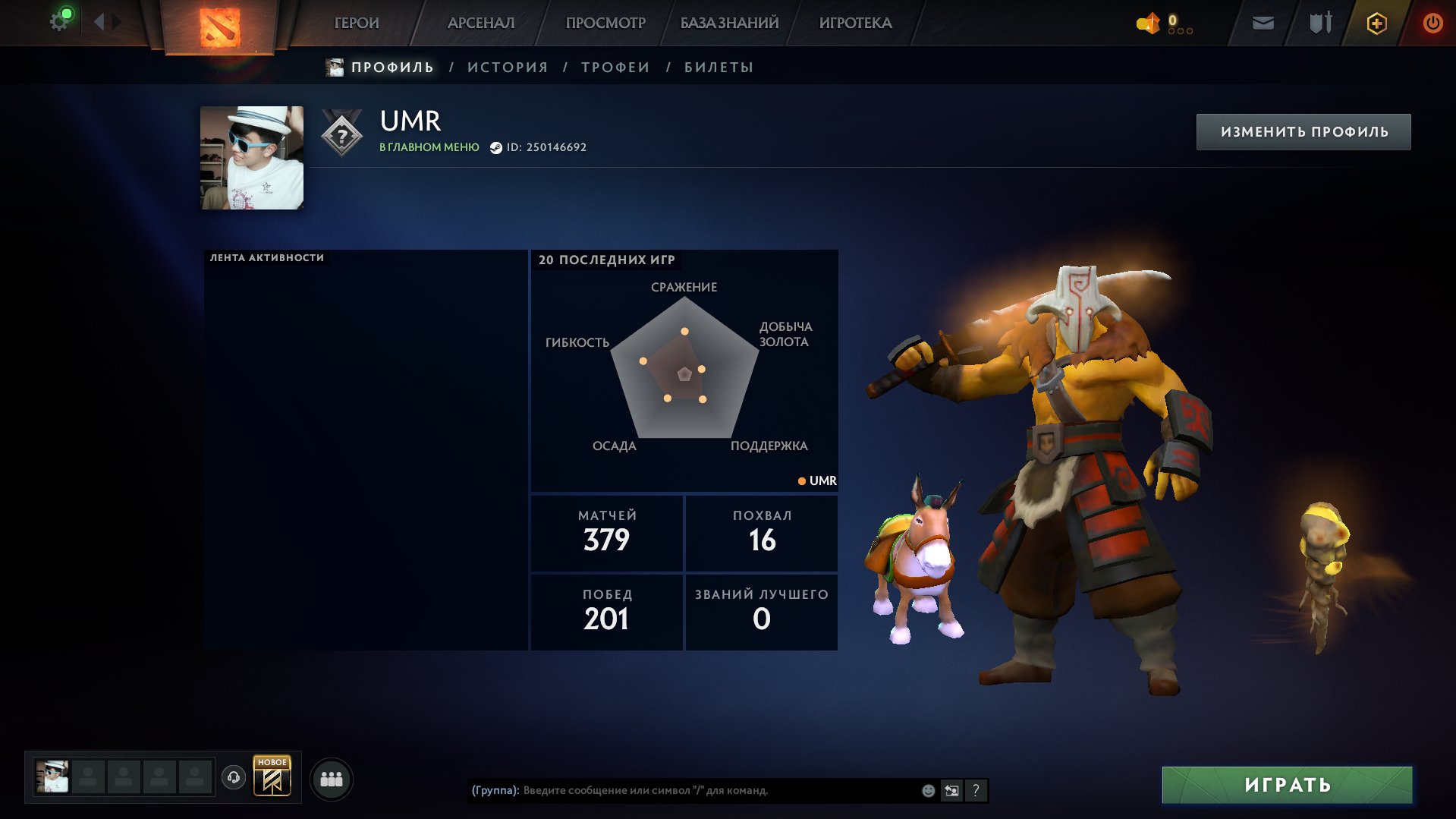This screenshot has height=819, width=1456.
Task: Click the ИЗМЕНИТЬ ПРОФИЛЬ button
Action: [1303, 132]
